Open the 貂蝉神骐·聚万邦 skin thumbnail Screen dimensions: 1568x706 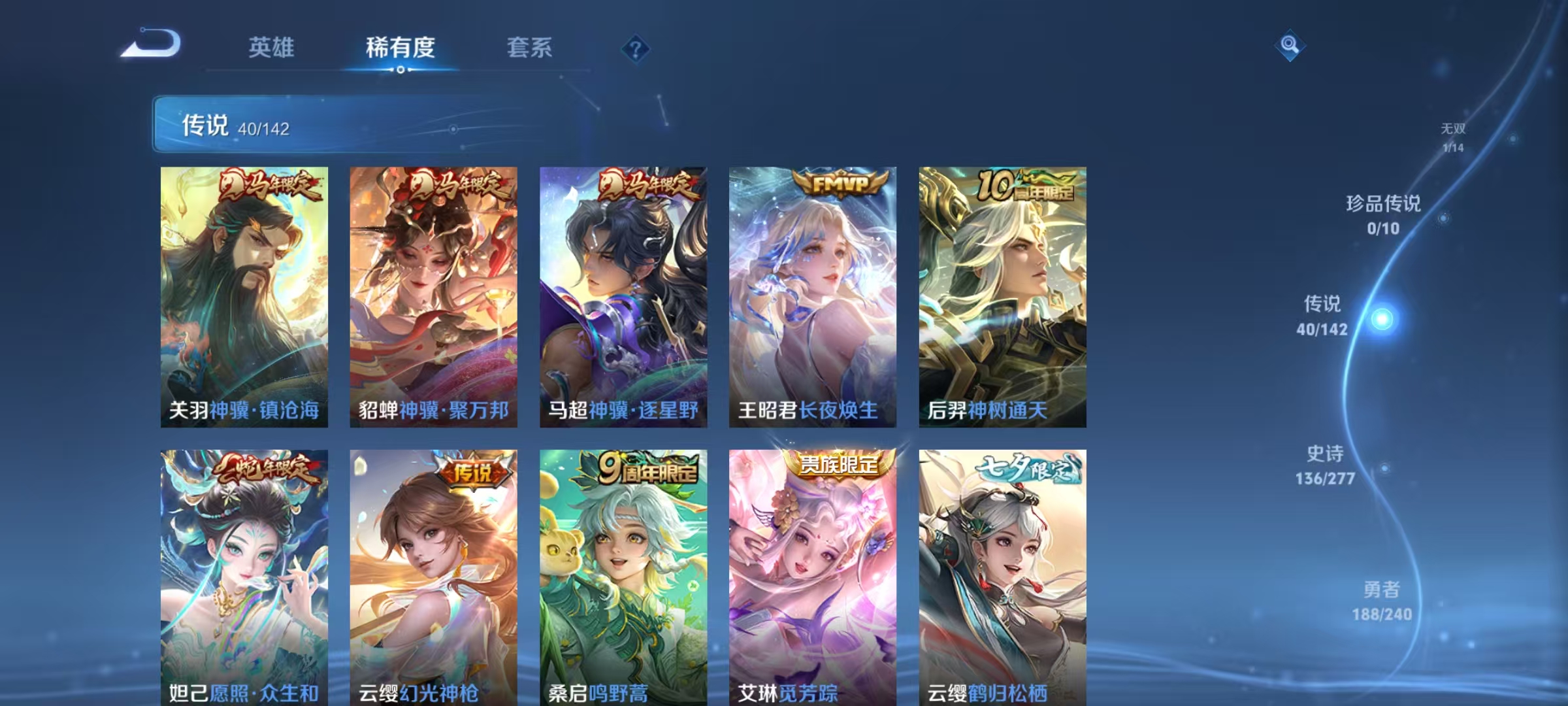point(433,294)
